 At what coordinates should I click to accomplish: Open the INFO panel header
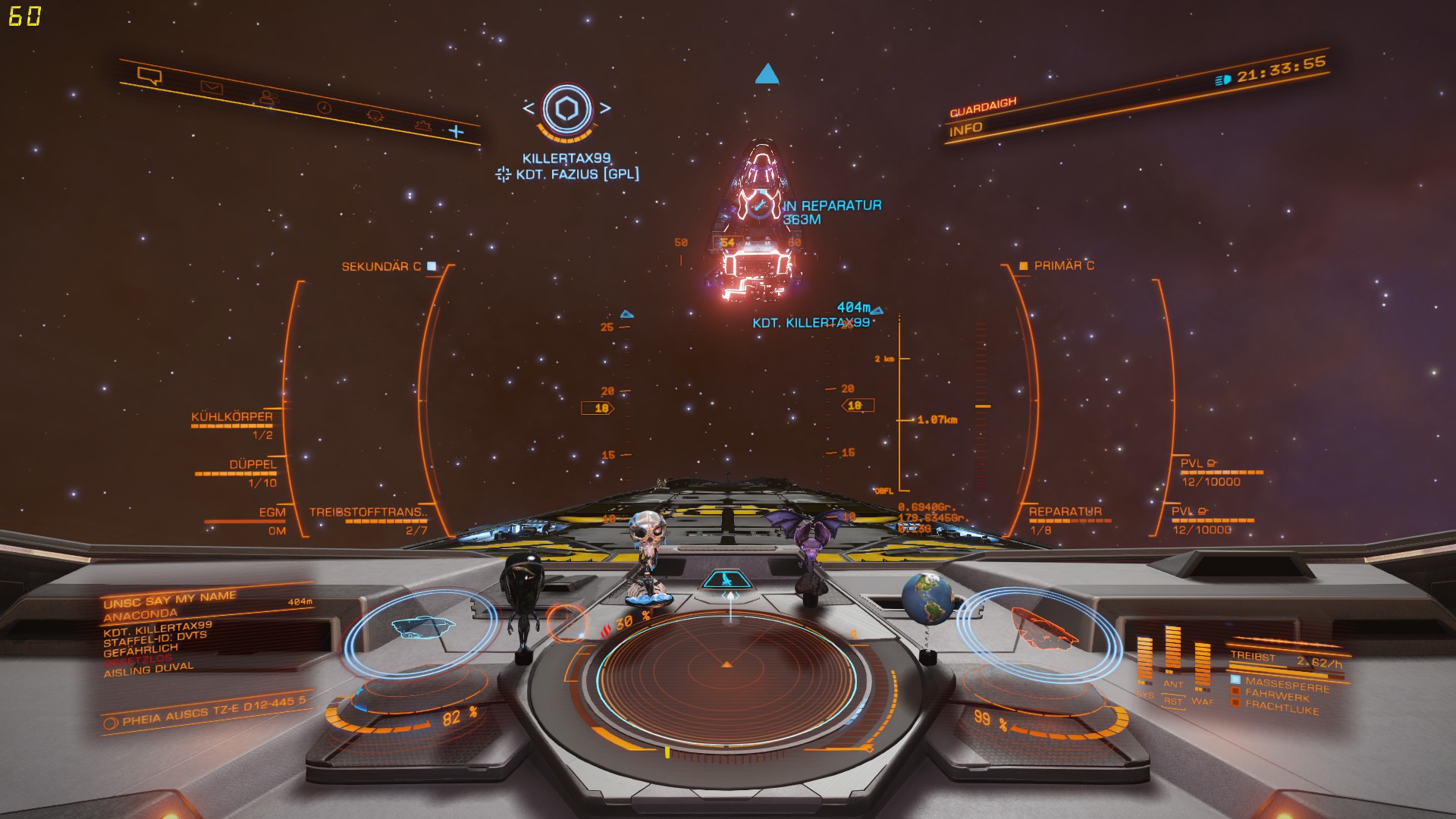point(965,130)
